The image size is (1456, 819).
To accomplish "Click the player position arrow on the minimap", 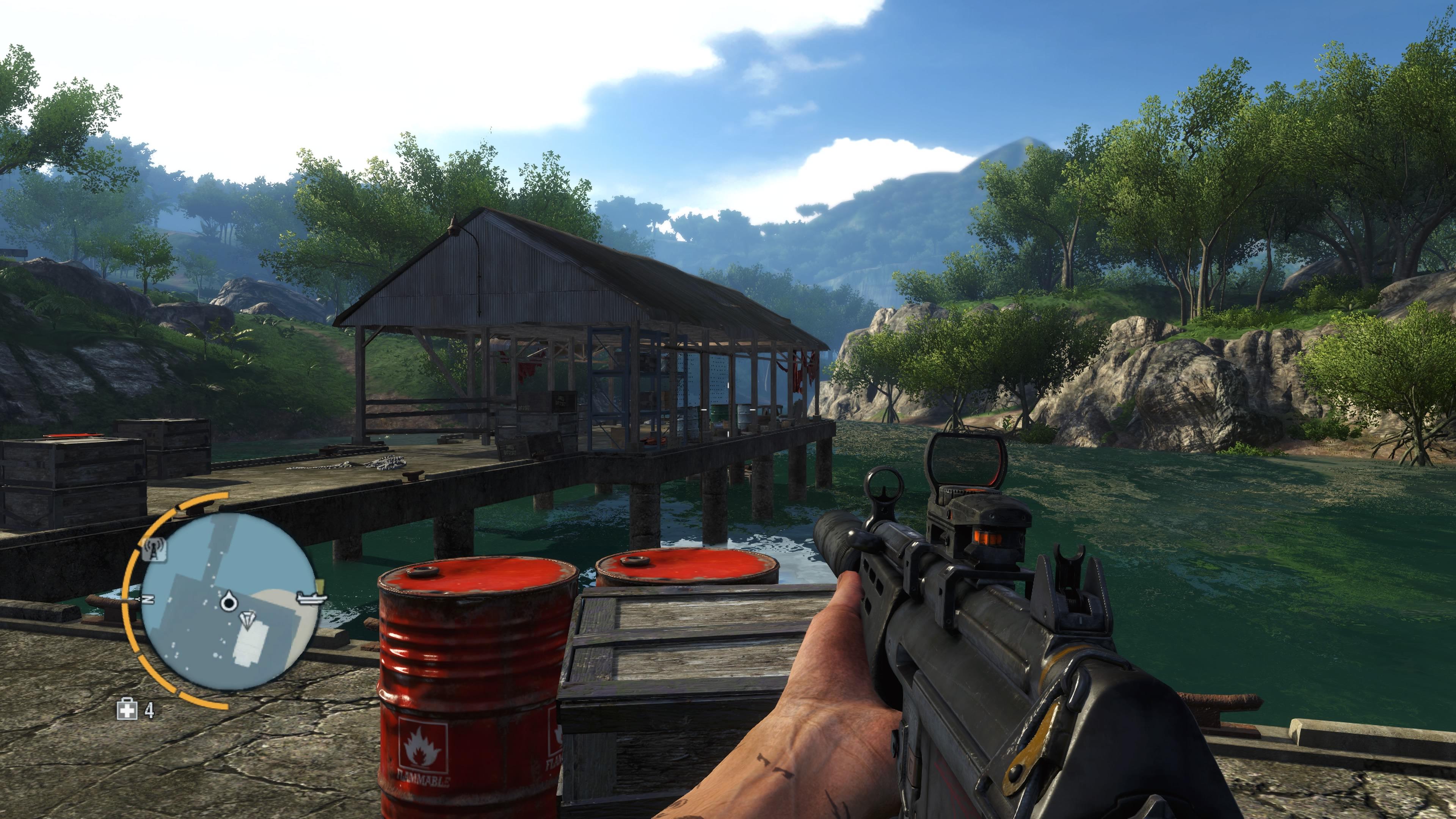I will point(228,601).
